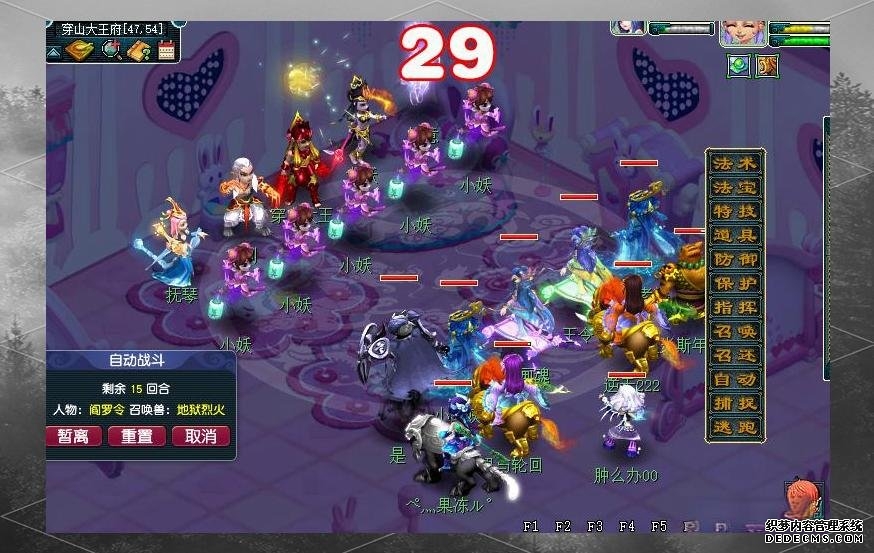The width and height of the screenshot is (874, 553).
Task: Select the 防御 defend command
Action: (735, 260)
